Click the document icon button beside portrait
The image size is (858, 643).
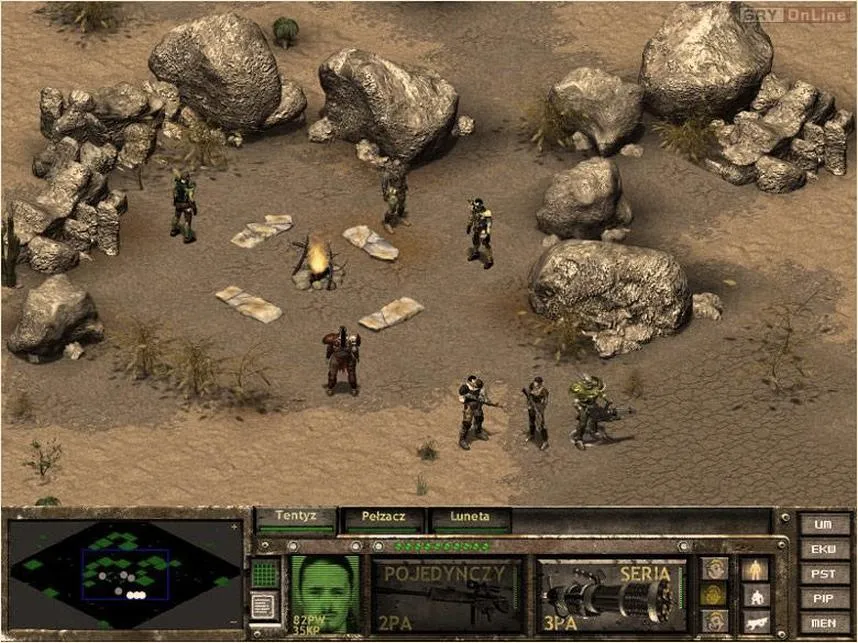tap(264, 606)
